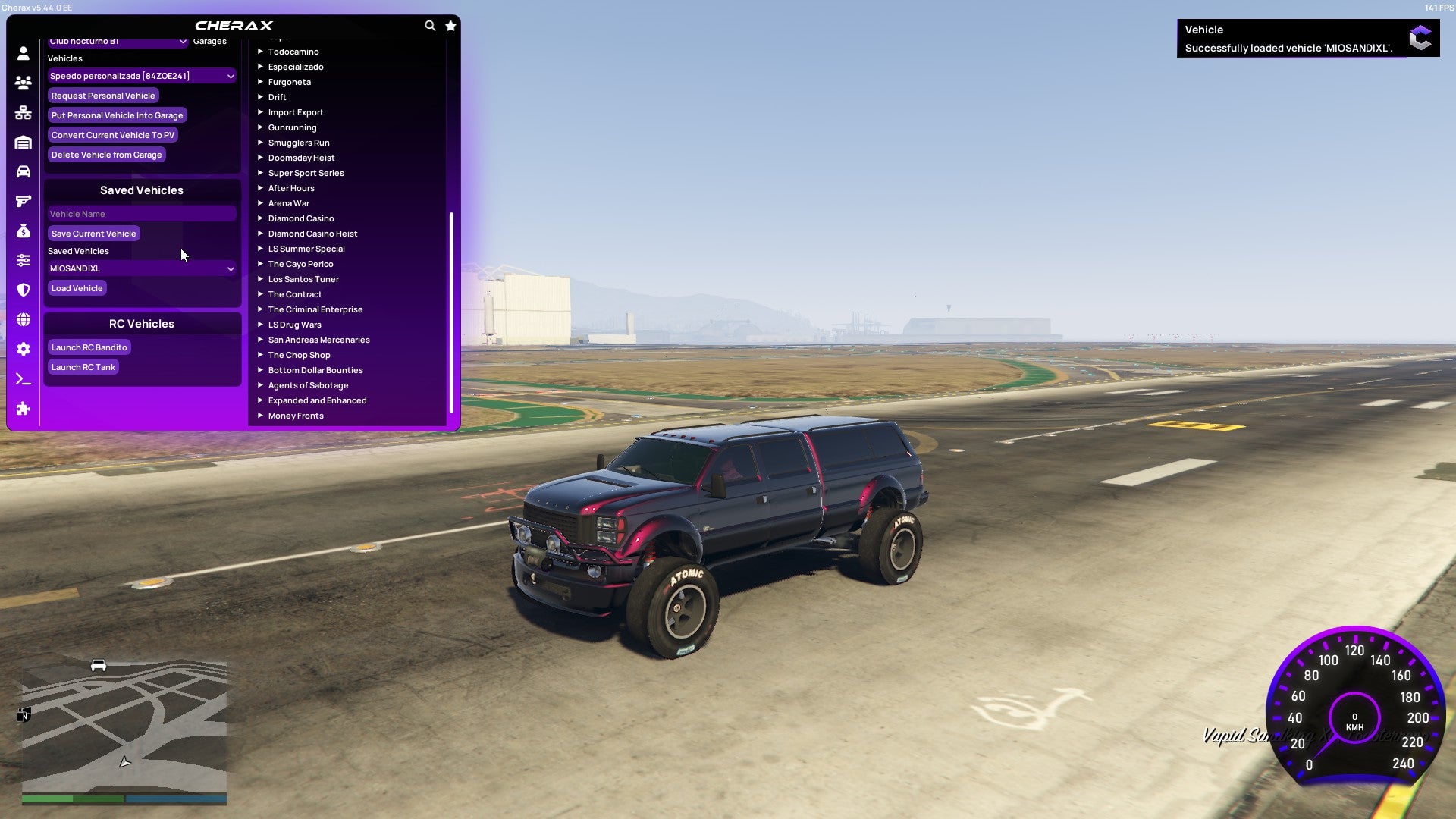Viewport: 1456px width, 819px height.
Task: Expand the Doomsday Heist category
Action: 300,158
